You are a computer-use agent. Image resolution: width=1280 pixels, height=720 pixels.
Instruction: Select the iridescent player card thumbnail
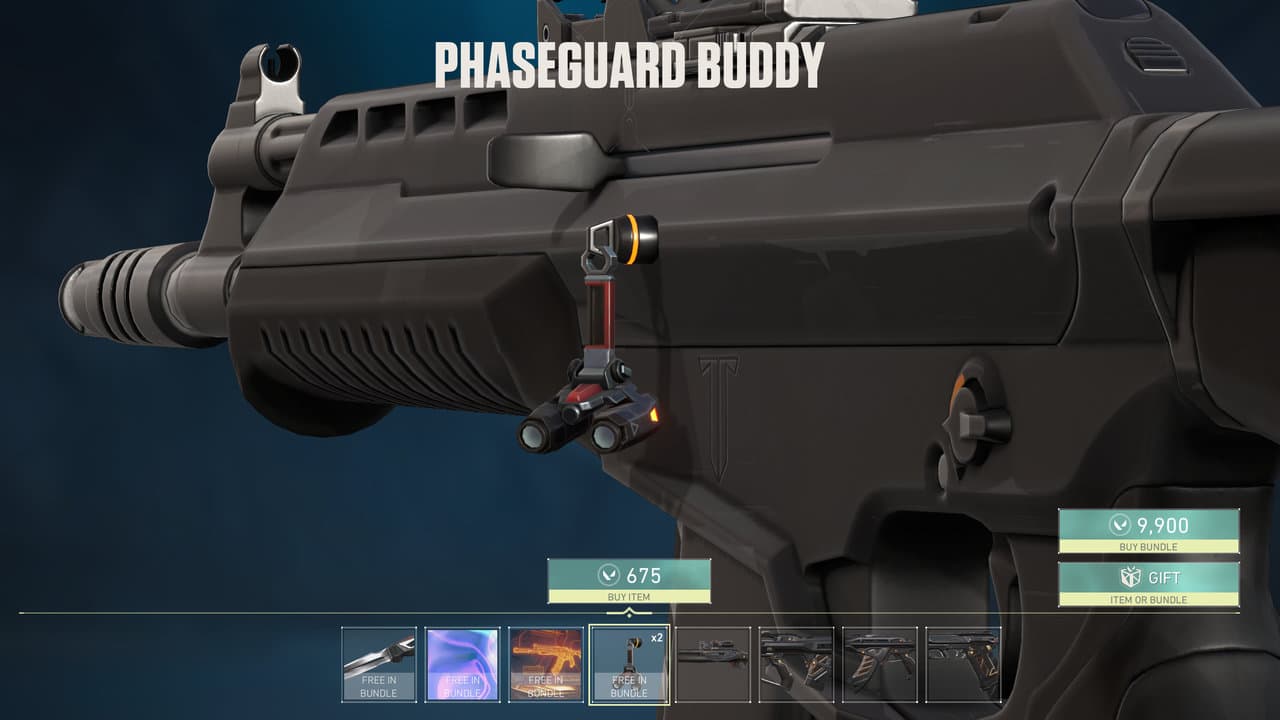coord(464,662)
